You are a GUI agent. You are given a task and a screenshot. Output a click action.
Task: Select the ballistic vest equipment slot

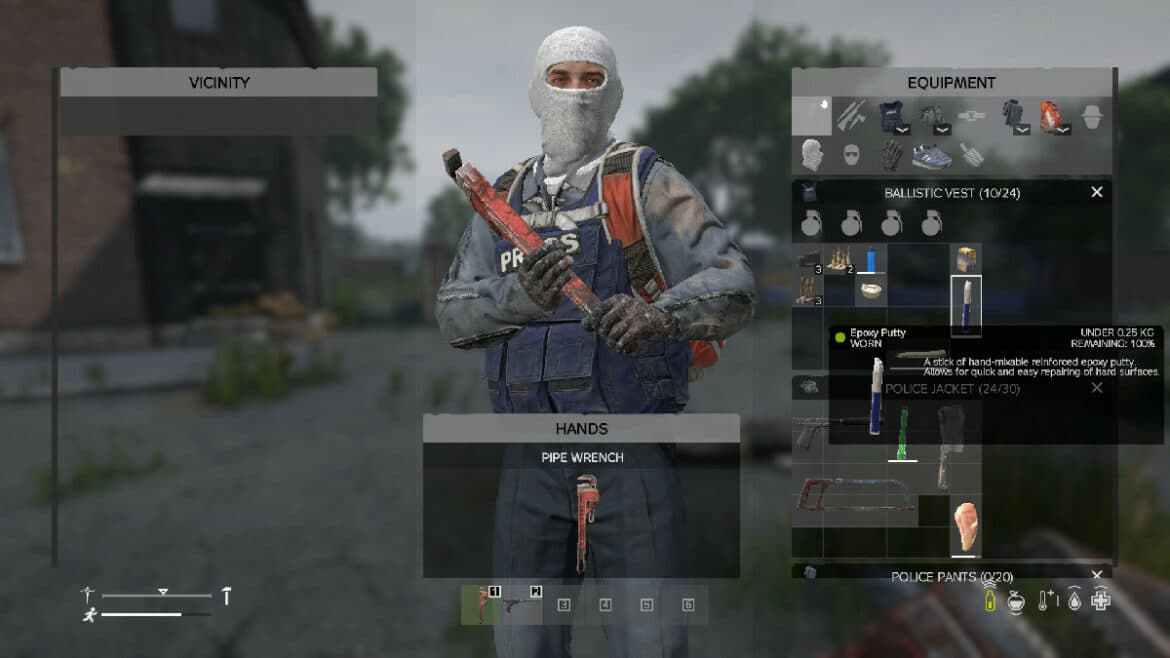tap(892, 117)
